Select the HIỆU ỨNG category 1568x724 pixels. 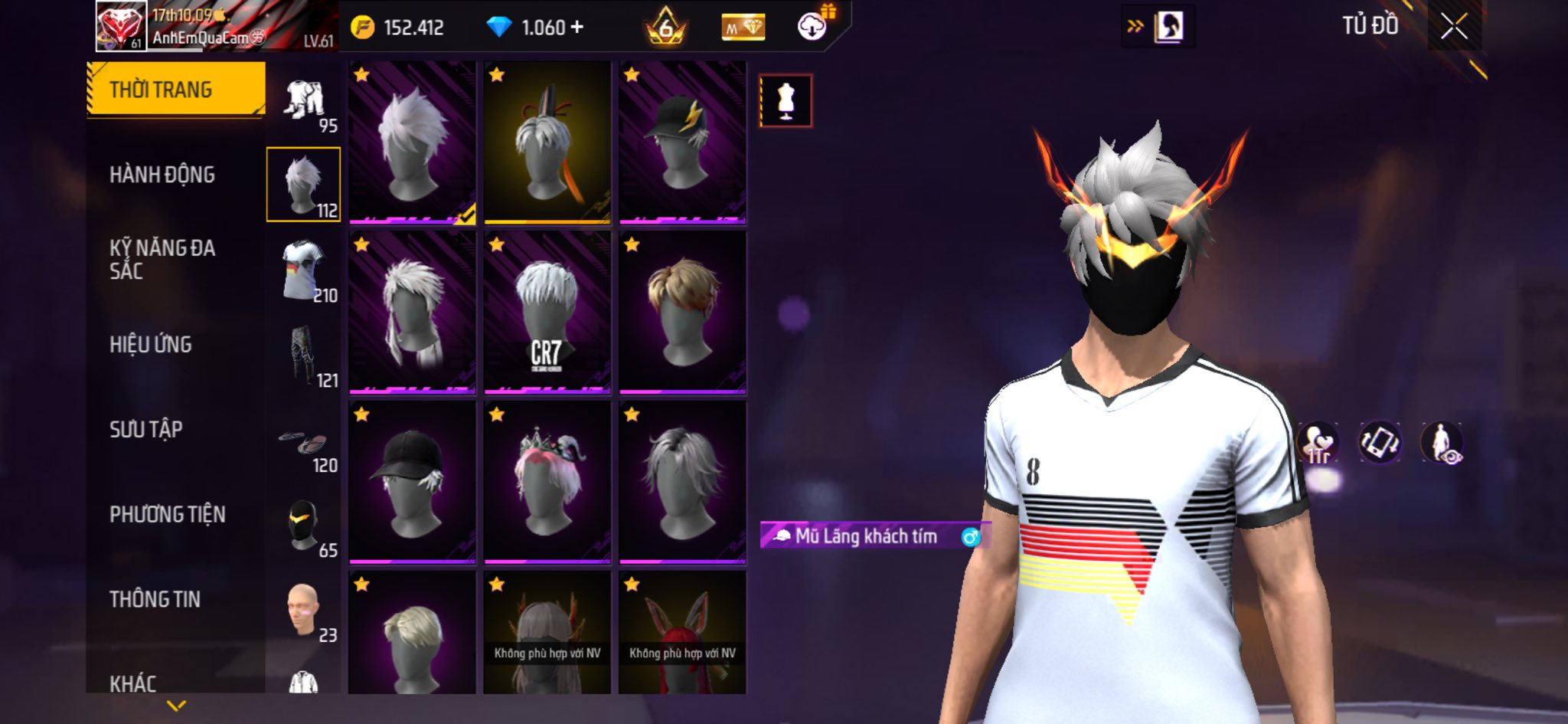tap(151, 345)
